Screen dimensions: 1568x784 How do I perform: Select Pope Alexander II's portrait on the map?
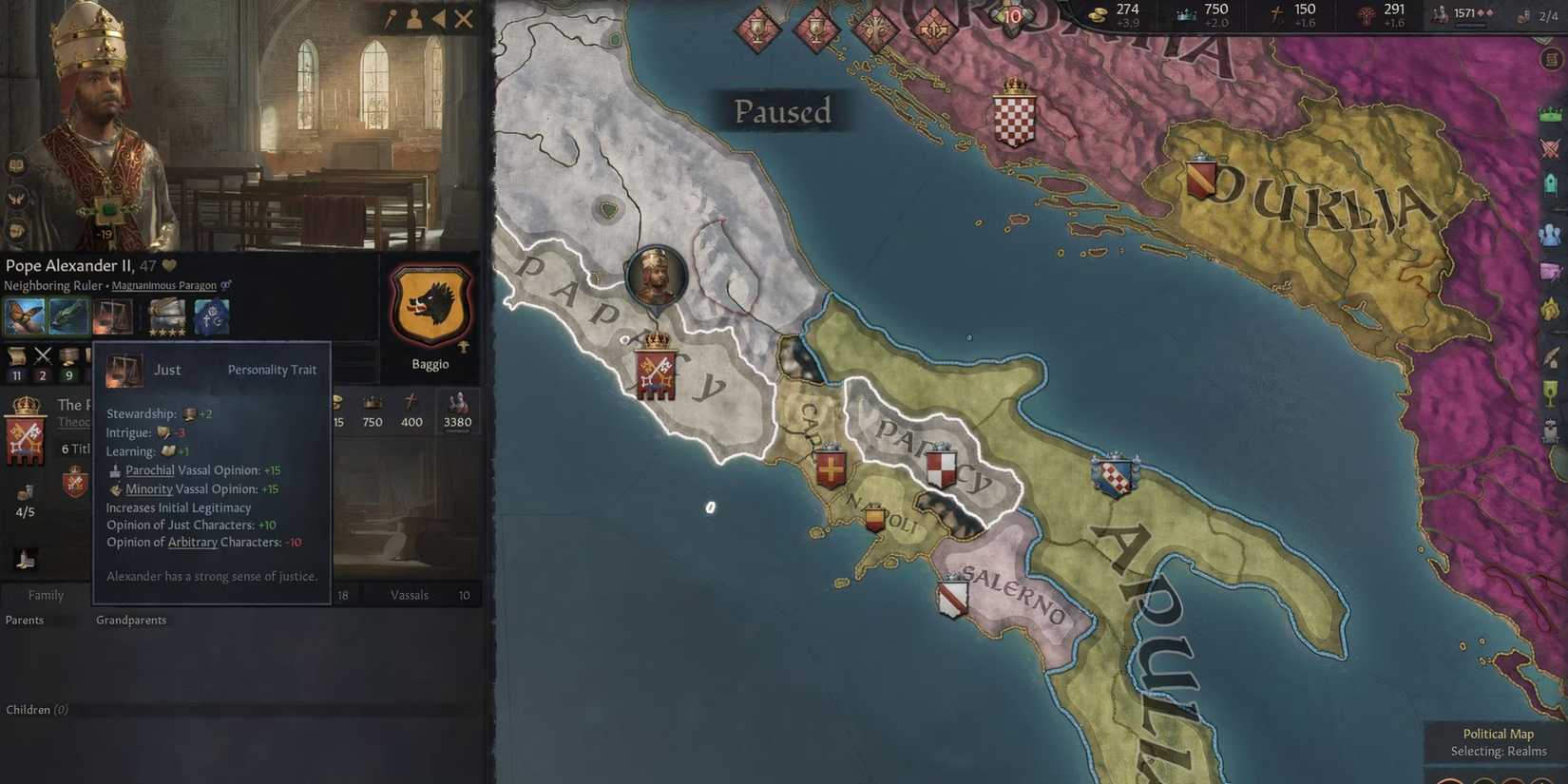(656, 277)
